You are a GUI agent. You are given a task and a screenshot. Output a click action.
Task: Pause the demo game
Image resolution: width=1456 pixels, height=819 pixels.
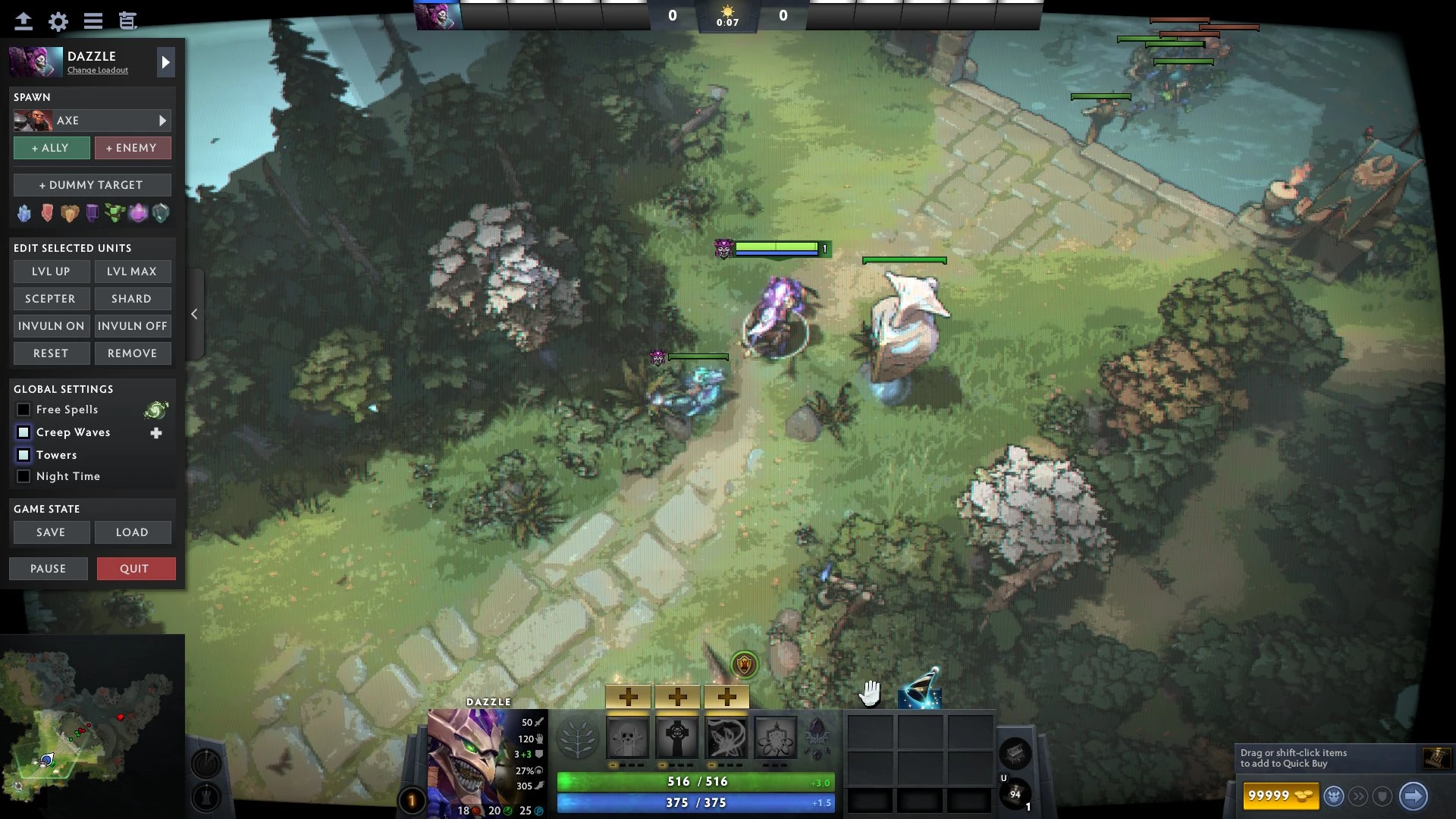[x=49, y=569]
